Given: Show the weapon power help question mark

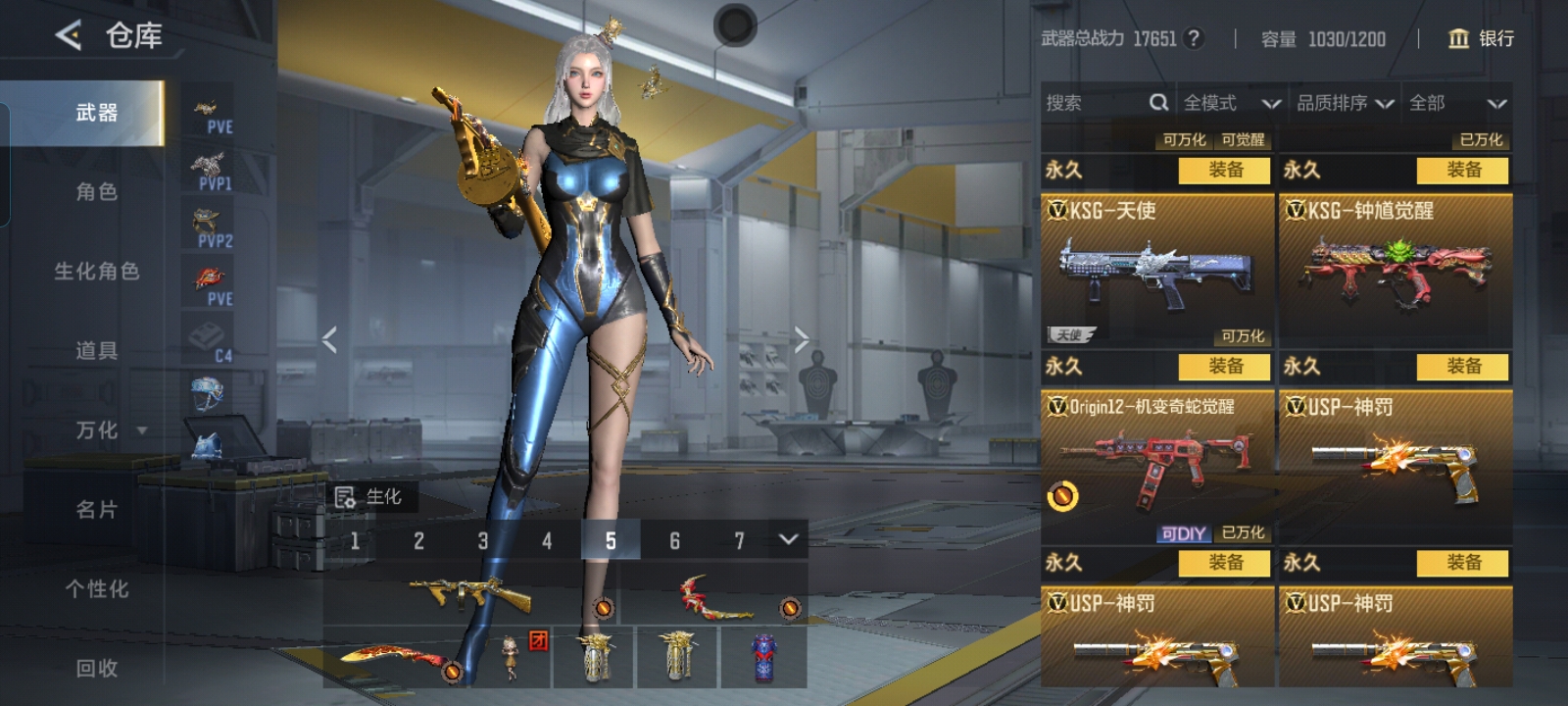Looking at the screenshot, I should (1193, 38).
